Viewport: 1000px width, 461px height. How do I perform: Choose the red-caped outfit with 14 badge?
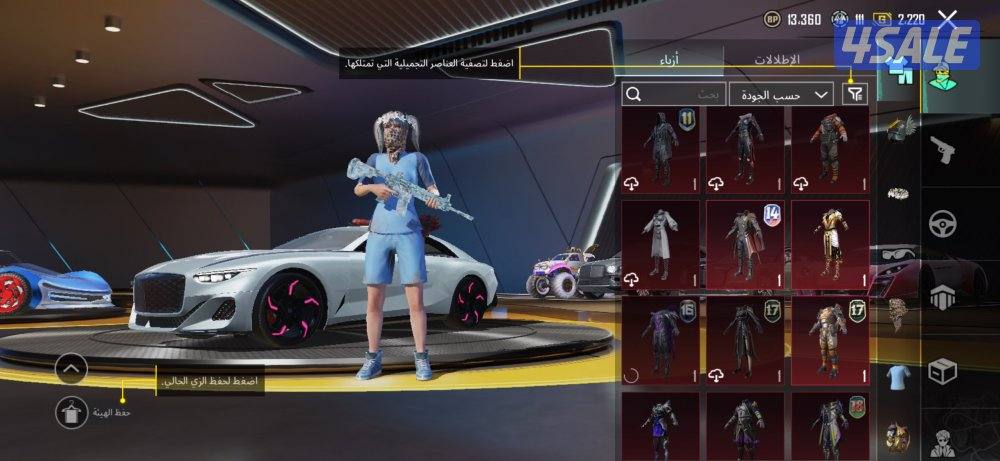745,245
